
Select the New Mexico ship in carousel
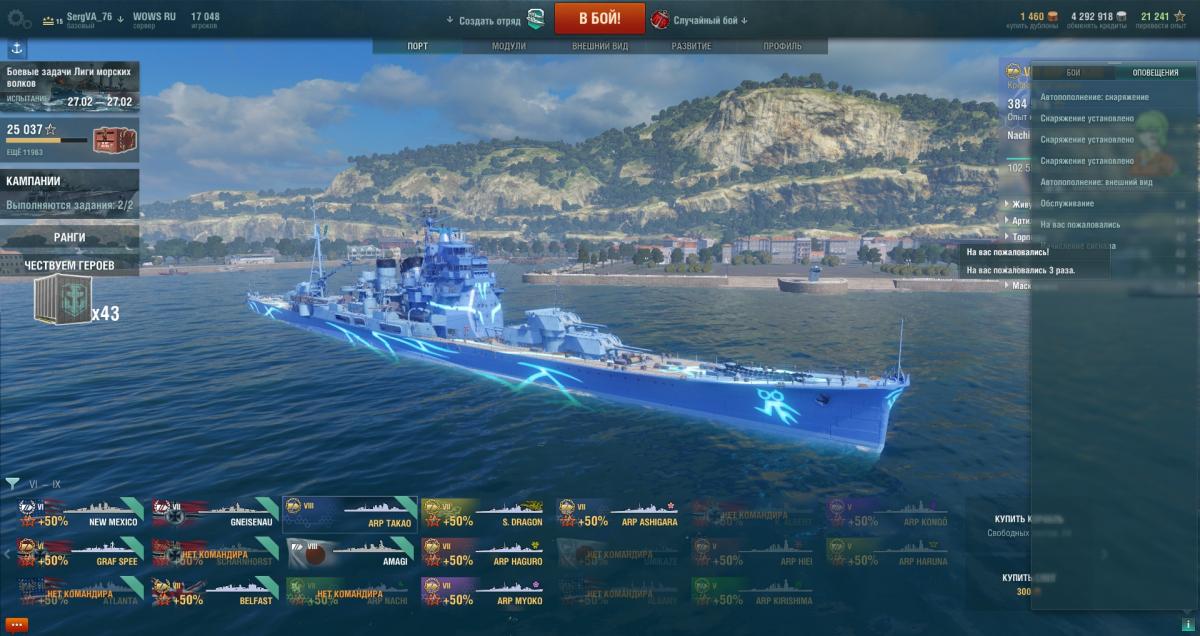(x=77, y=513)
